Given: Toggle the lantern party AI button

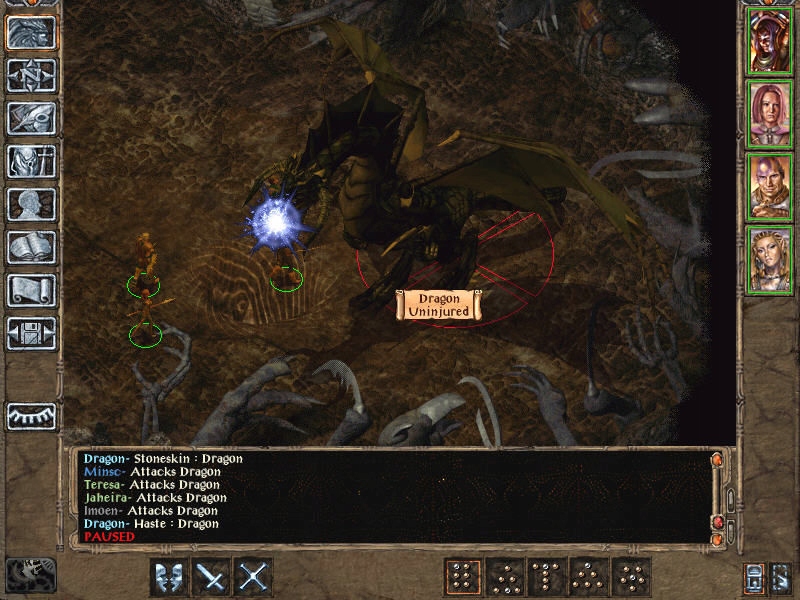Looking at the screenshot, I should click(x=756, y=577).
